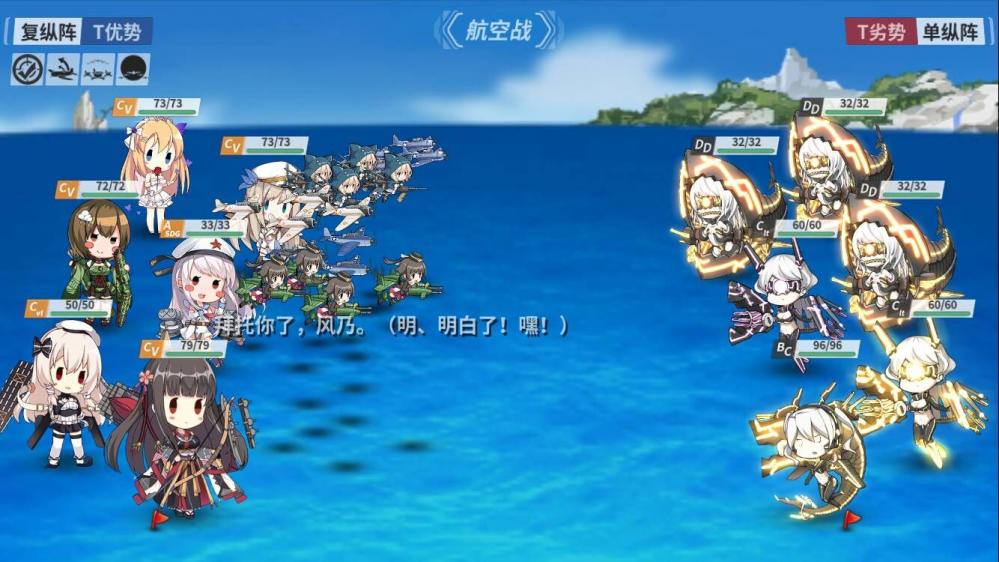The height and width of the screenshot is (562, 999).
Task: Click the crosshair checkmark scouting icon
Action: tap(27, 69)
